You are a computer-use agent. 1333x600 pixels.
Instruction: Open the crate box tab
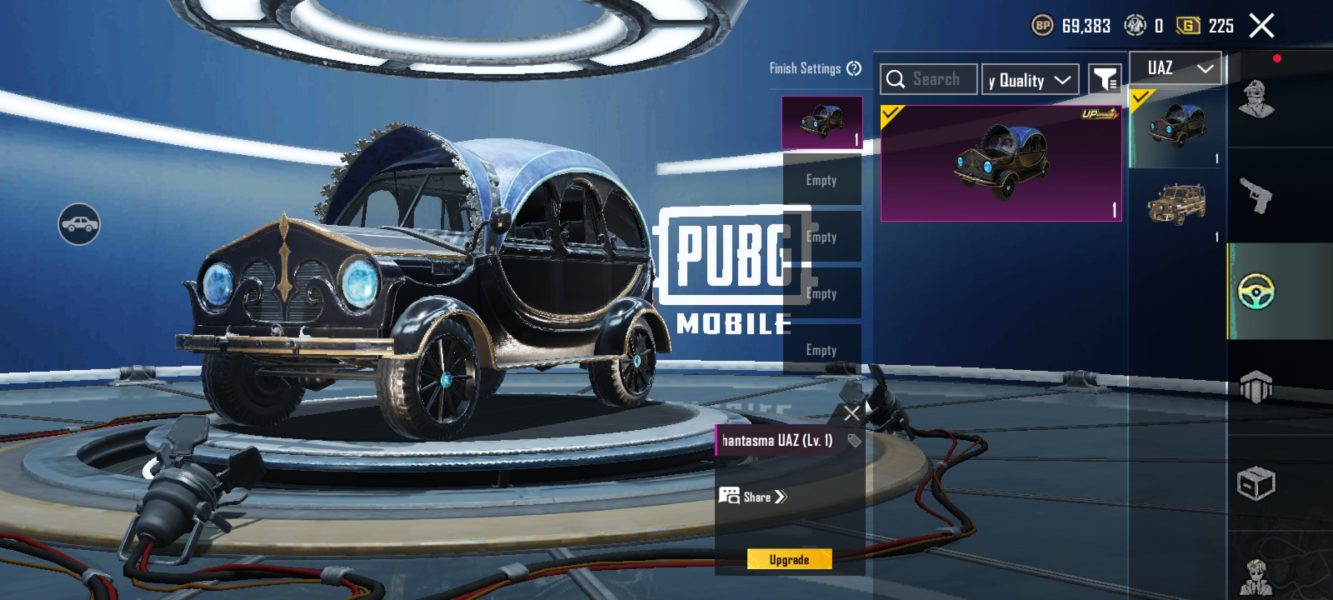[x=1256, y=483]
